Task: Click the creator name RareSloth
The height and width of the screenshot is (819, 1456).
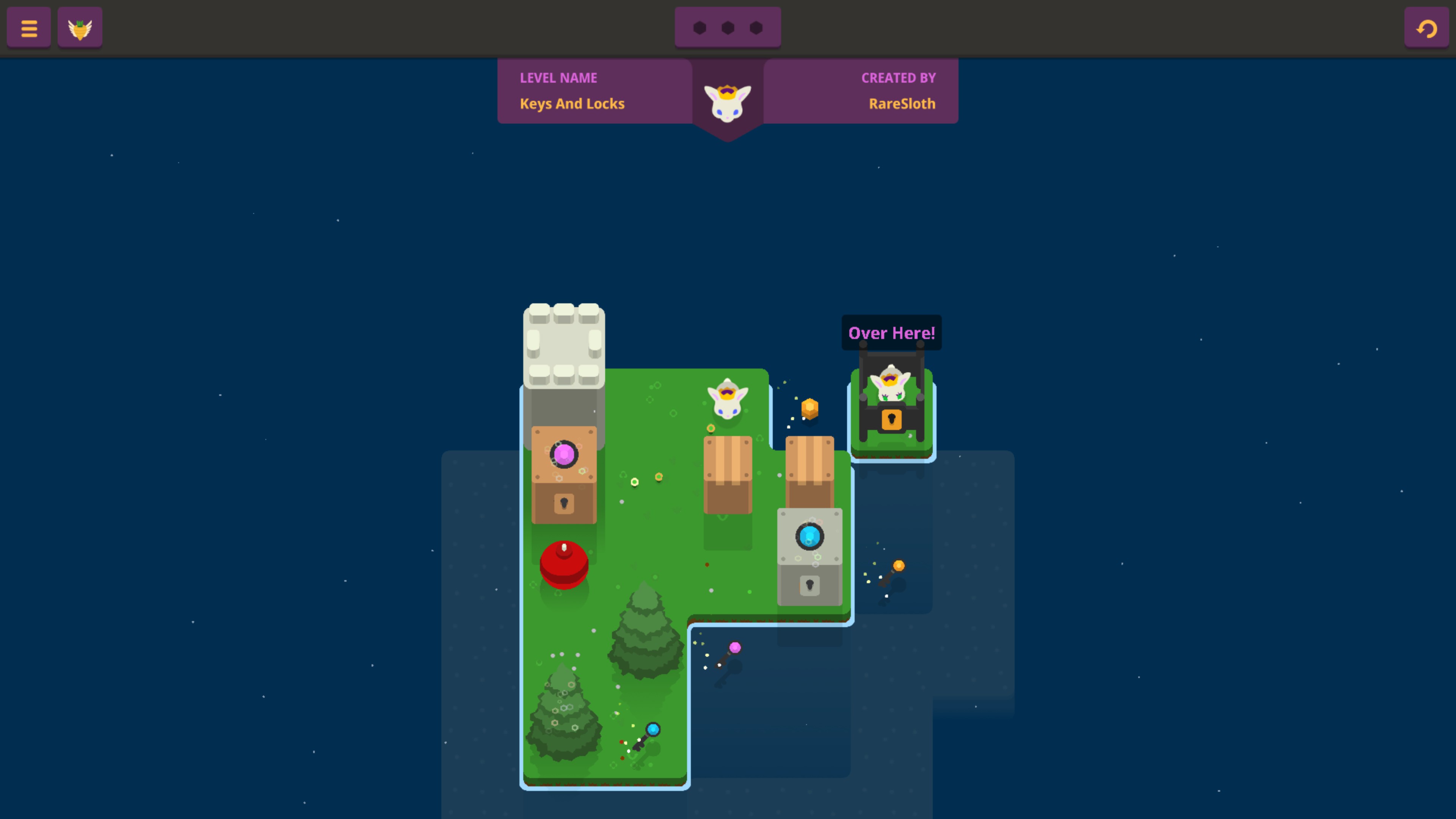Action: 901,104
